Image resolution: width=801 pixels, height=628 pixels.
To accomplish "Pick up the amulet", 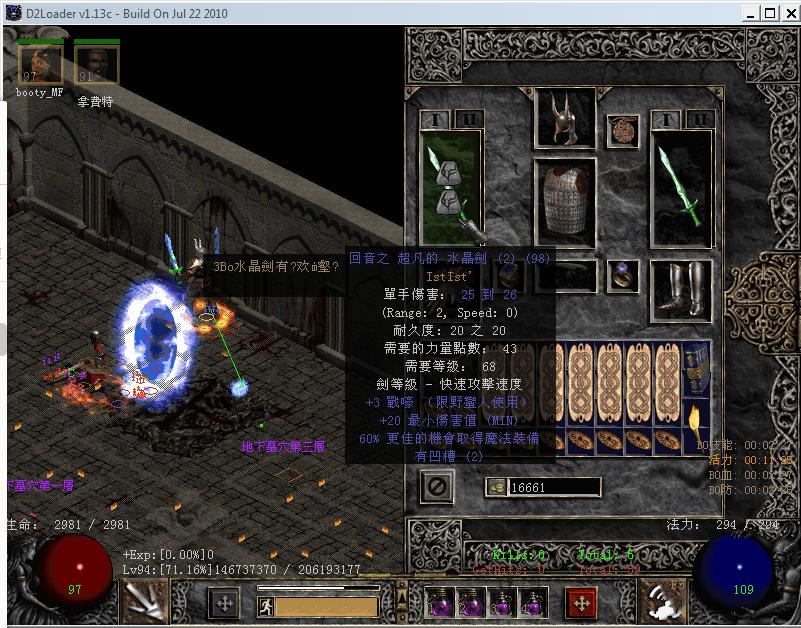I will (x=623, y=131).
